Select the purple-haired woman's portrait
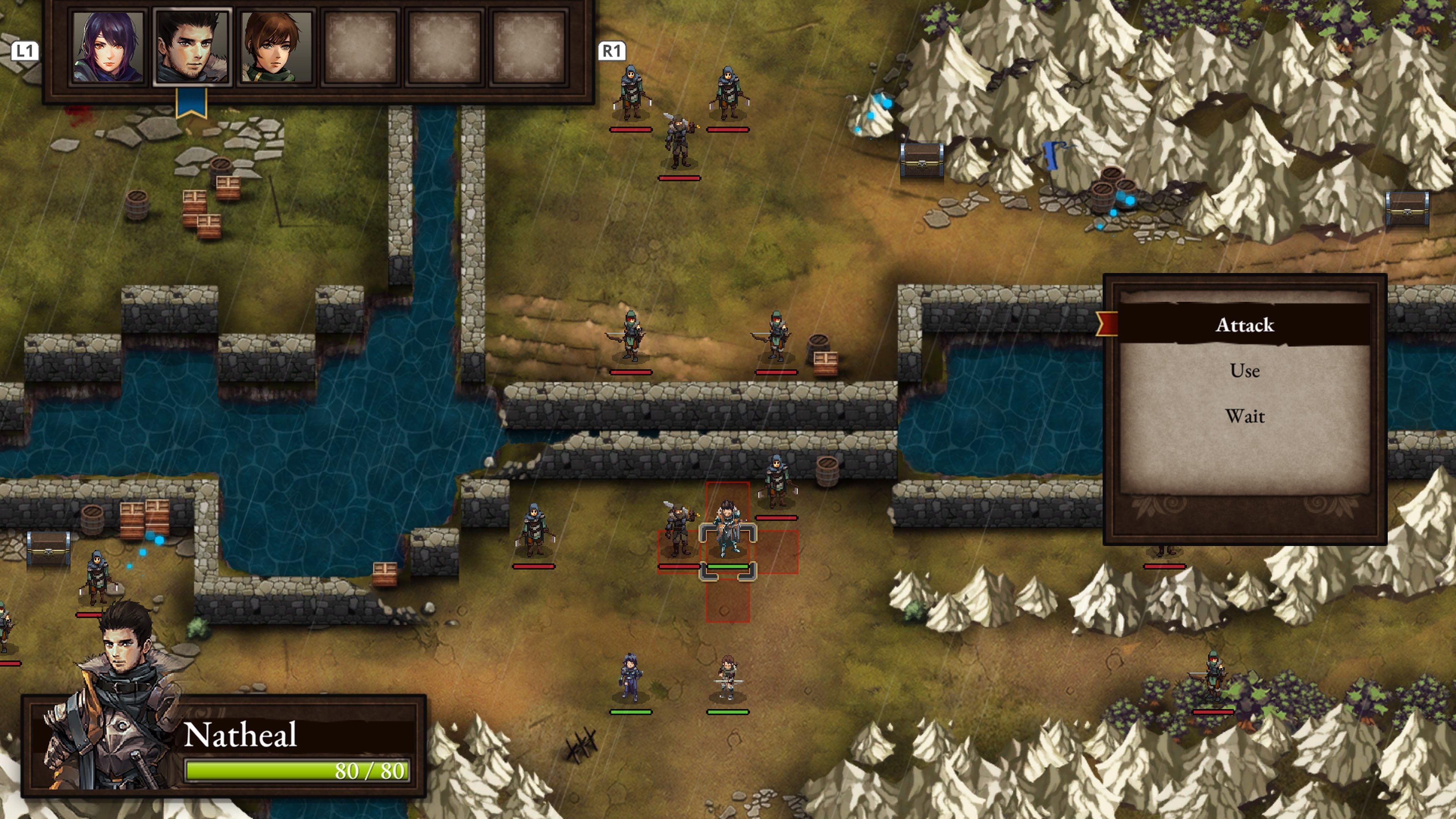This screenshot has width=1456, height=819. click(107, 47)
